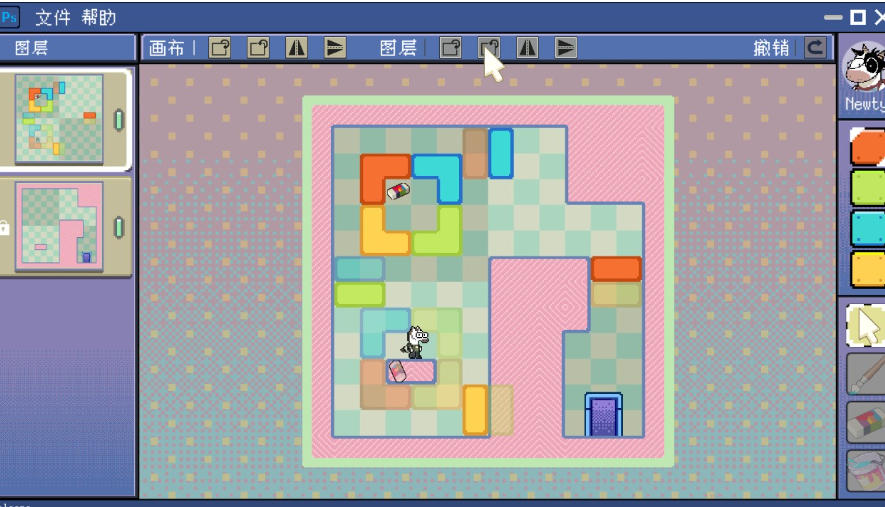Open the 帮助 menu
Viewport: 885px width, 507px height.
coord(99,17)
